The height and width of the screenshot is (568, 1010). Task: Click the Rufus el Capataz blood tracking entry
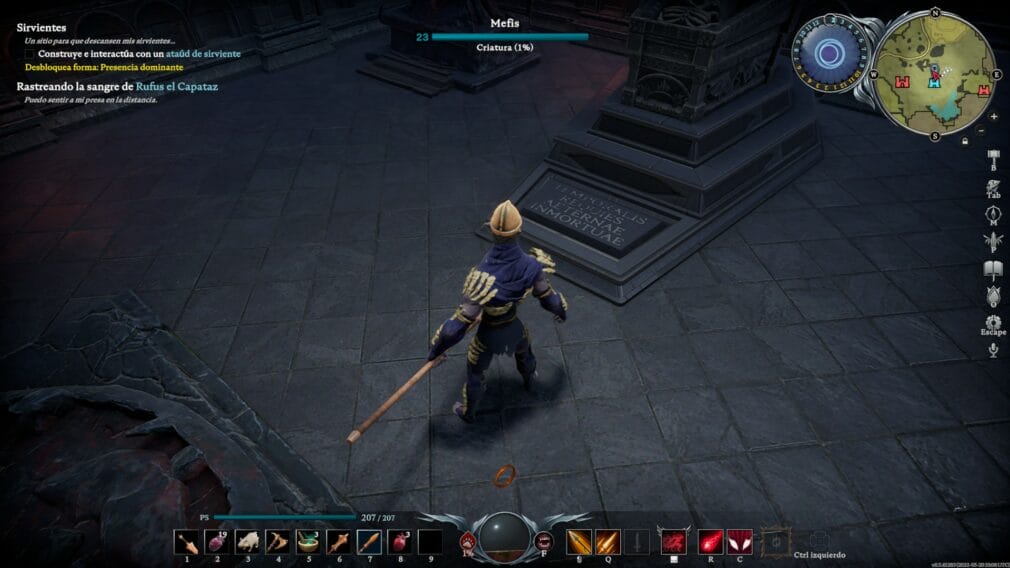tap(117, 87)
